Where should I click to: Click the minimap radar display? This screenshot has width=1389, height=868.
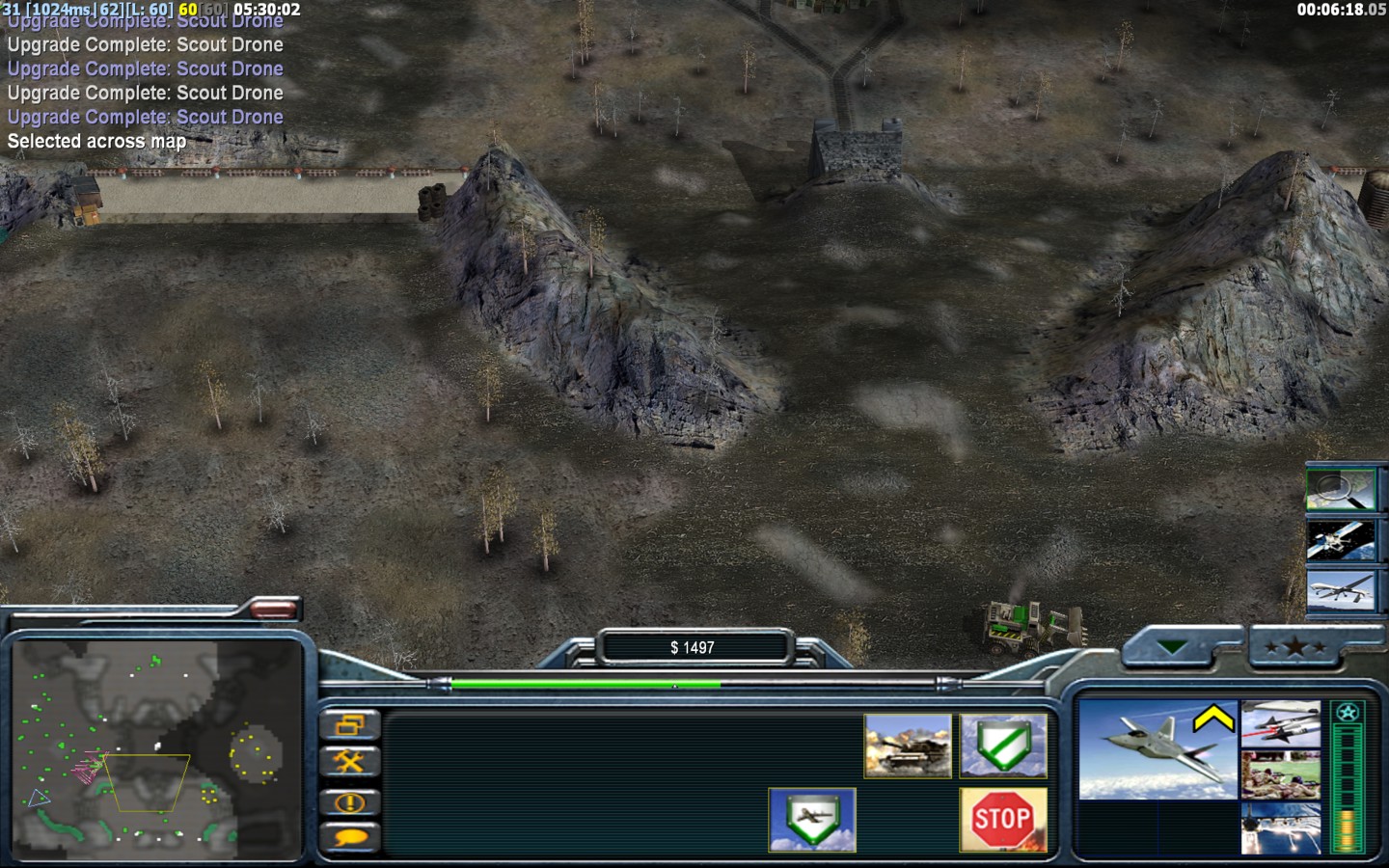tap(157, 748)
